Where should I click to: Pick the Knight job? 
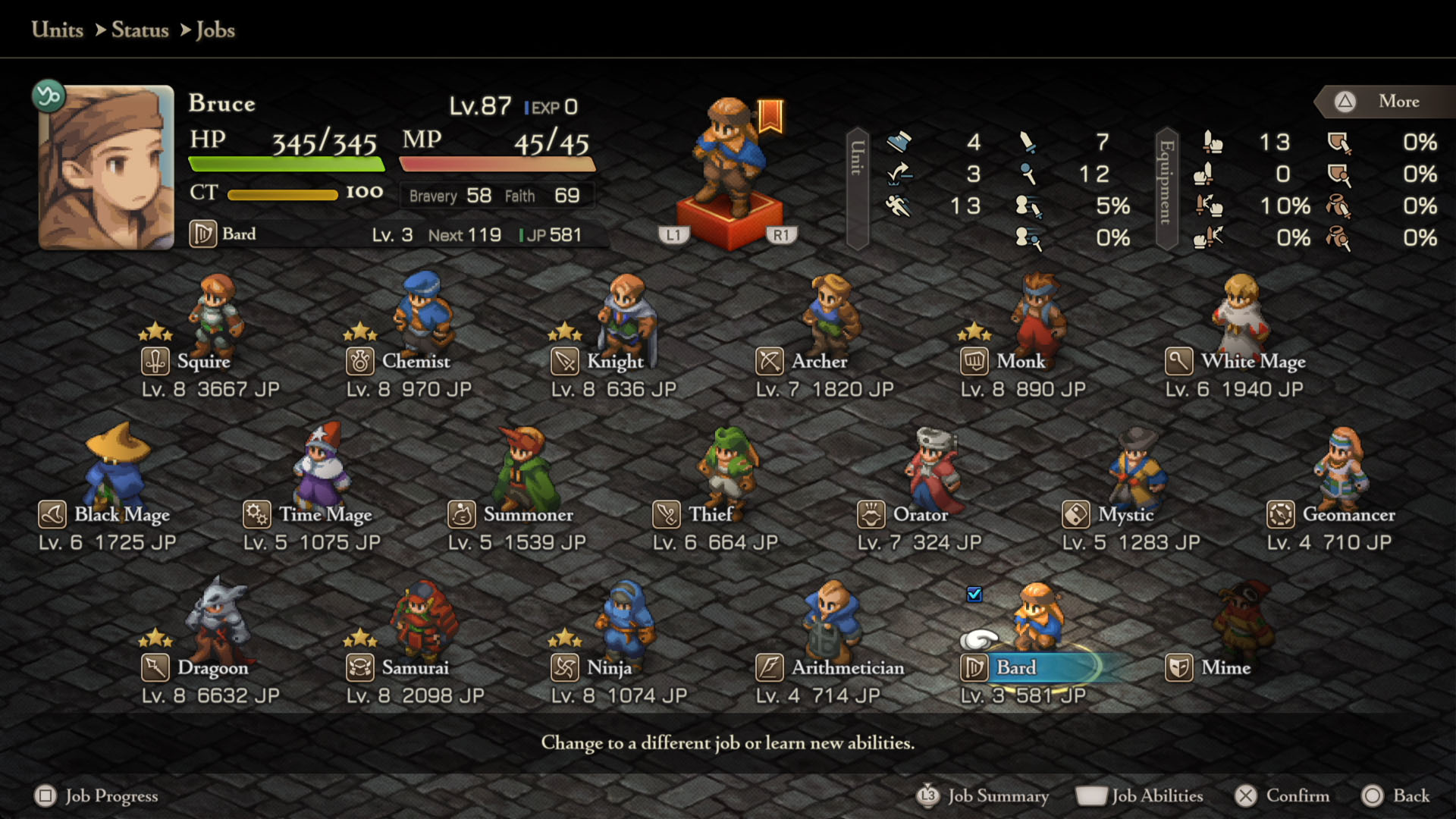[x=614, y=362]
